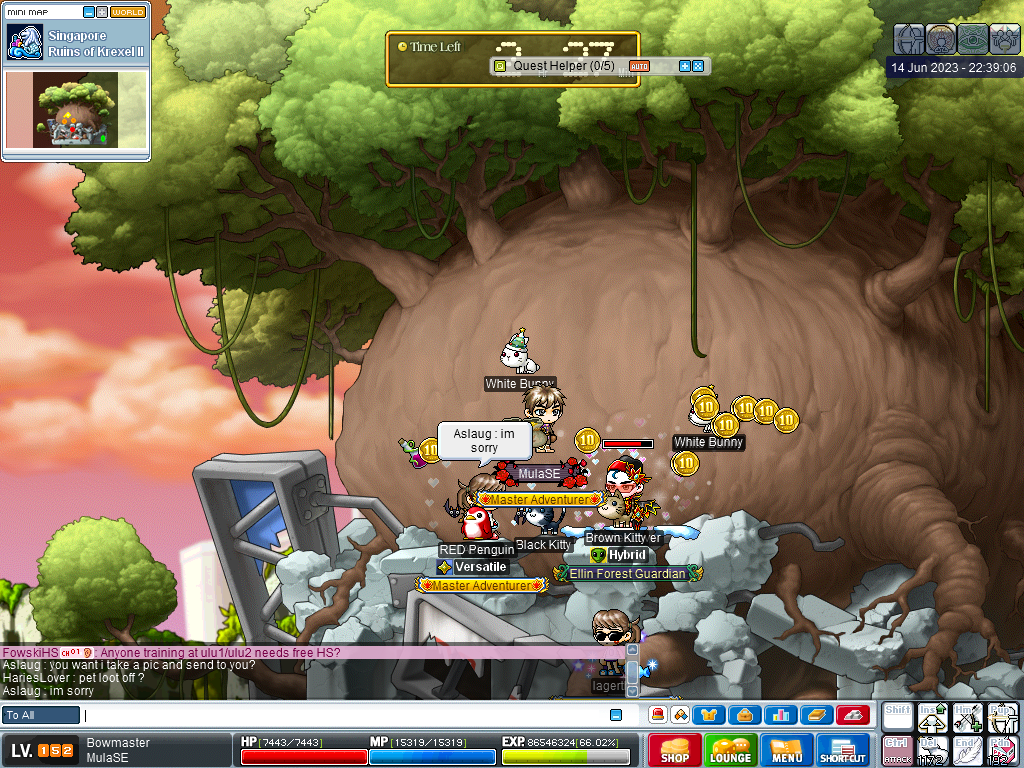Open the Cash Shop button

click(674, 750)
